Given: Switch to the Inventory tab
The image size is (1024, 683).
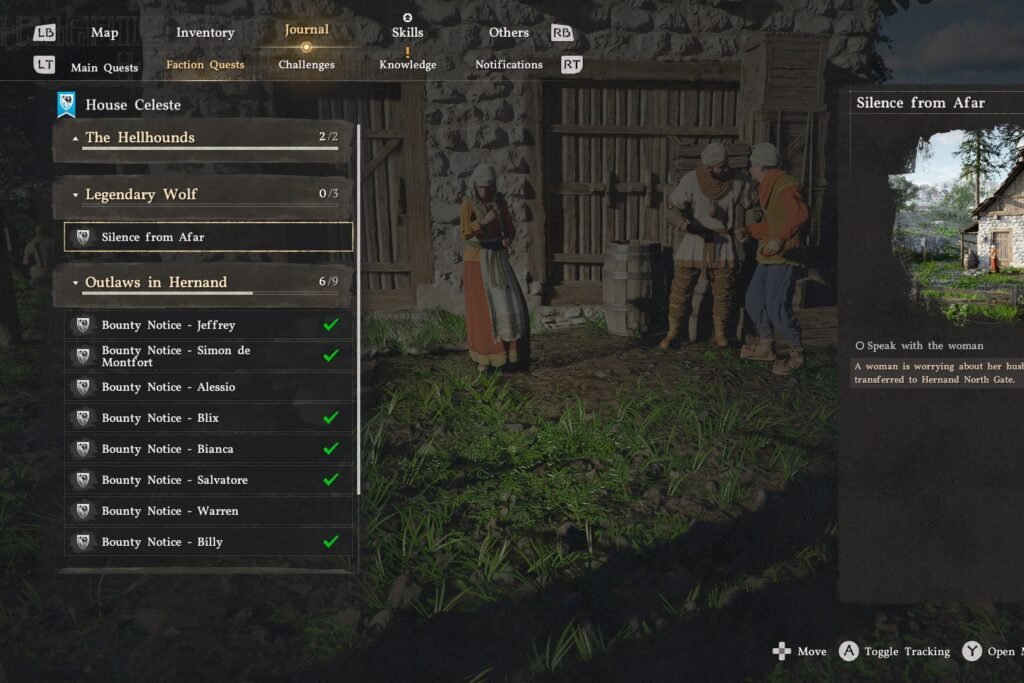Looking at the screenshot, I should pyautogui.click(x=205, y=33).
